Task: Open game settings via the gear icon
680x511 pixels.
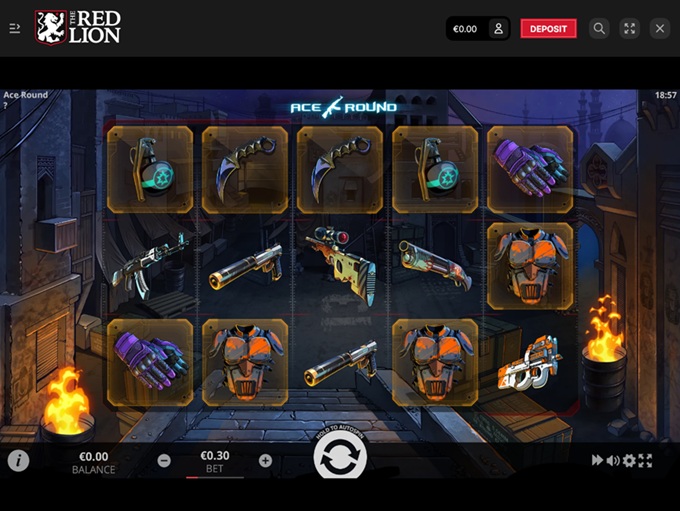Action: (629, 461)
